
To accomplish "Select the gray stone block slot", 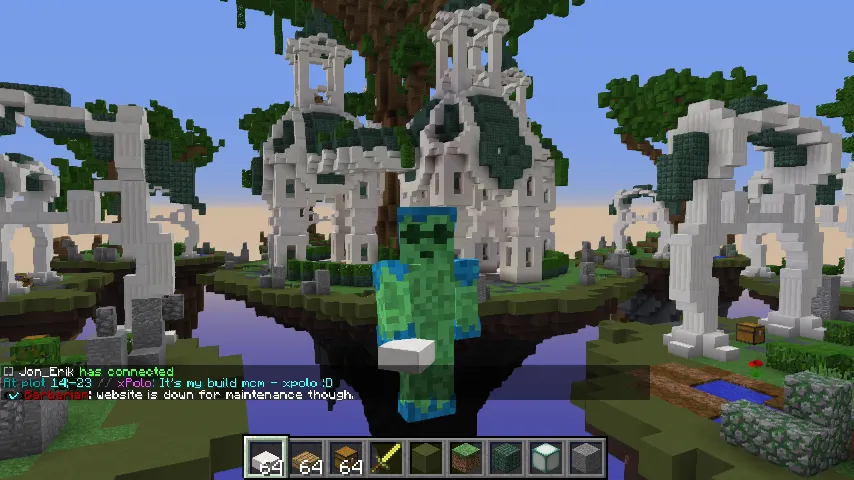I will point(586,458).
